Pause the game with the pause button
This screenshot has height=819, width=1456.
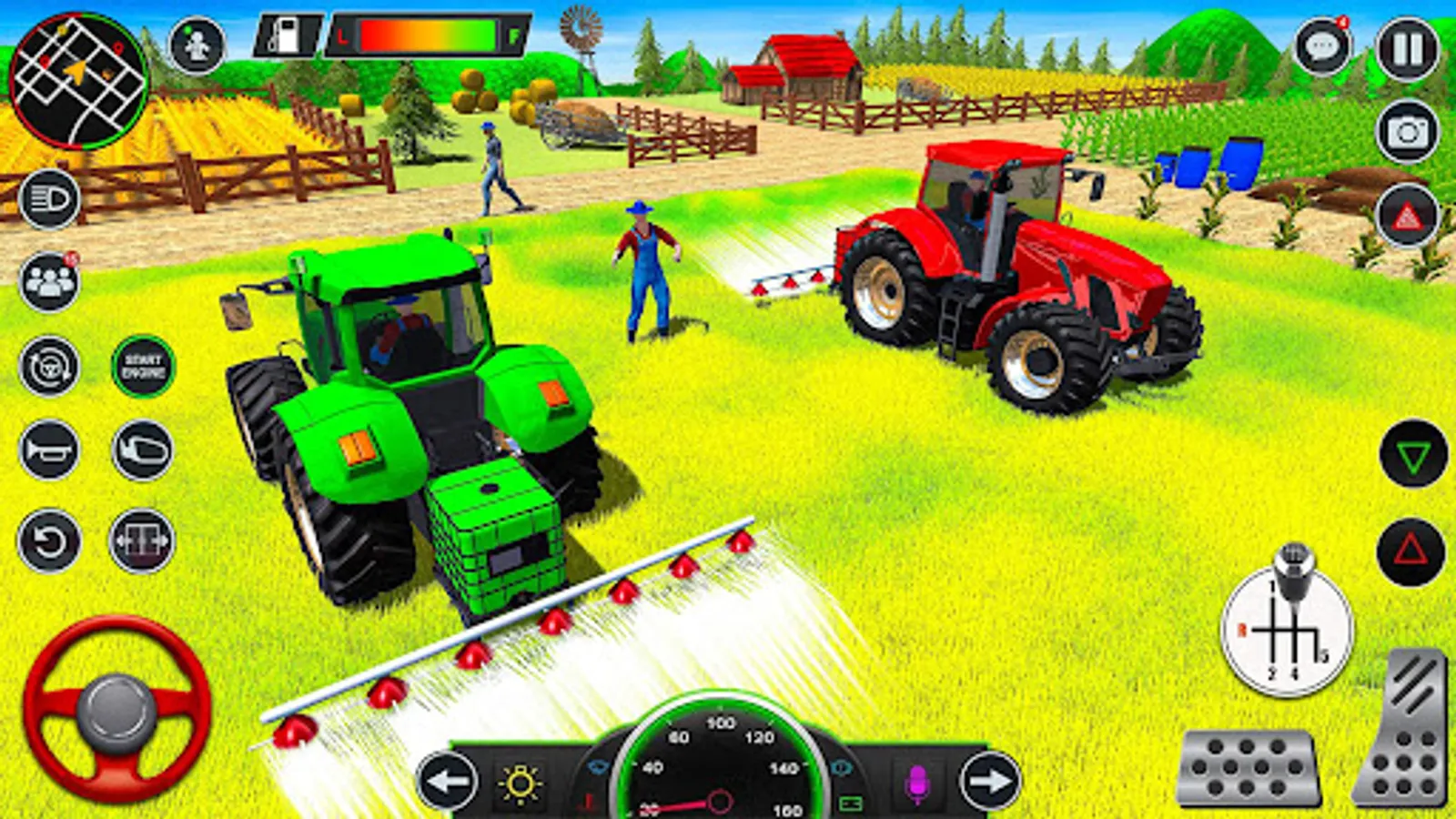[1405, 47]
